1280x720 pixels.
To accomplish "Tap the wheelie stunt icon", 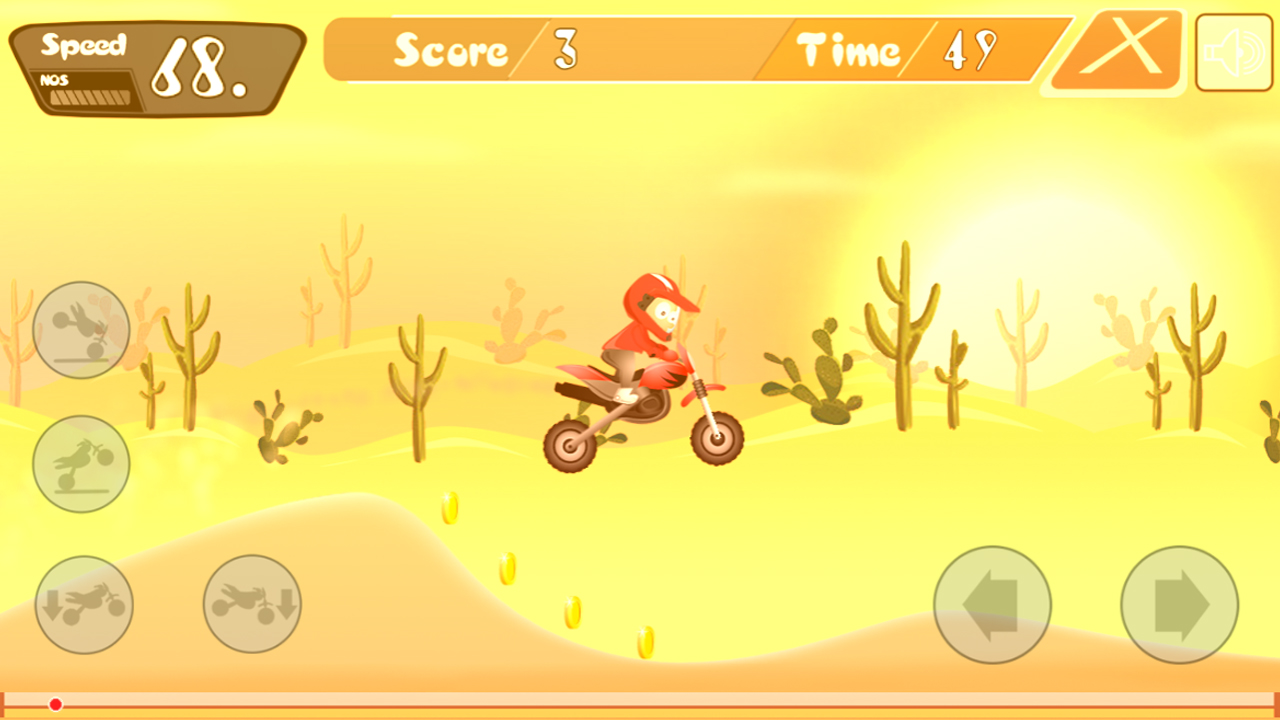I will click(80, 465).
